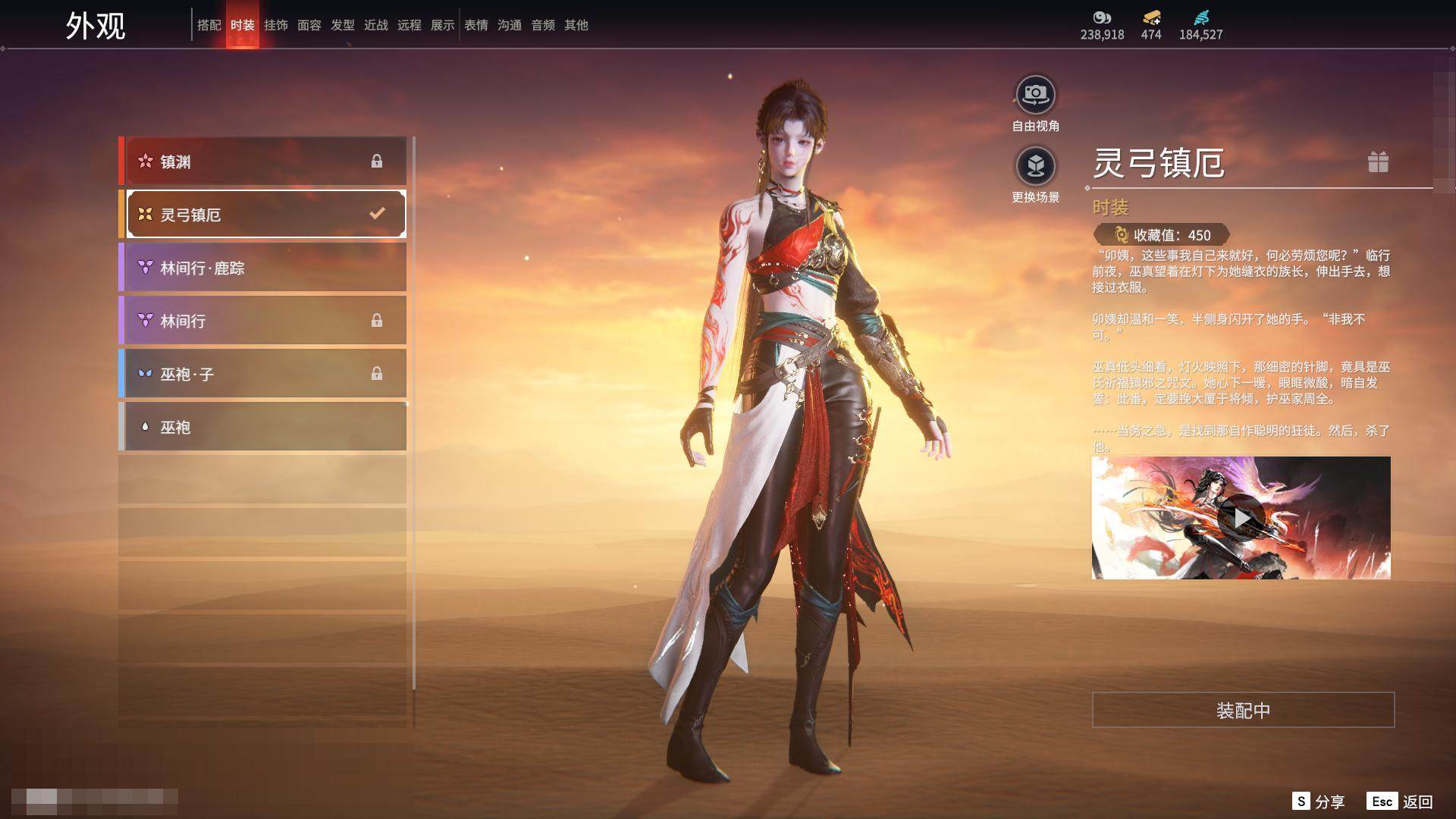The height and width of the screenshot is (819, 1456).
Task: Switch to the 远程 tab
Action: (409, 25)
